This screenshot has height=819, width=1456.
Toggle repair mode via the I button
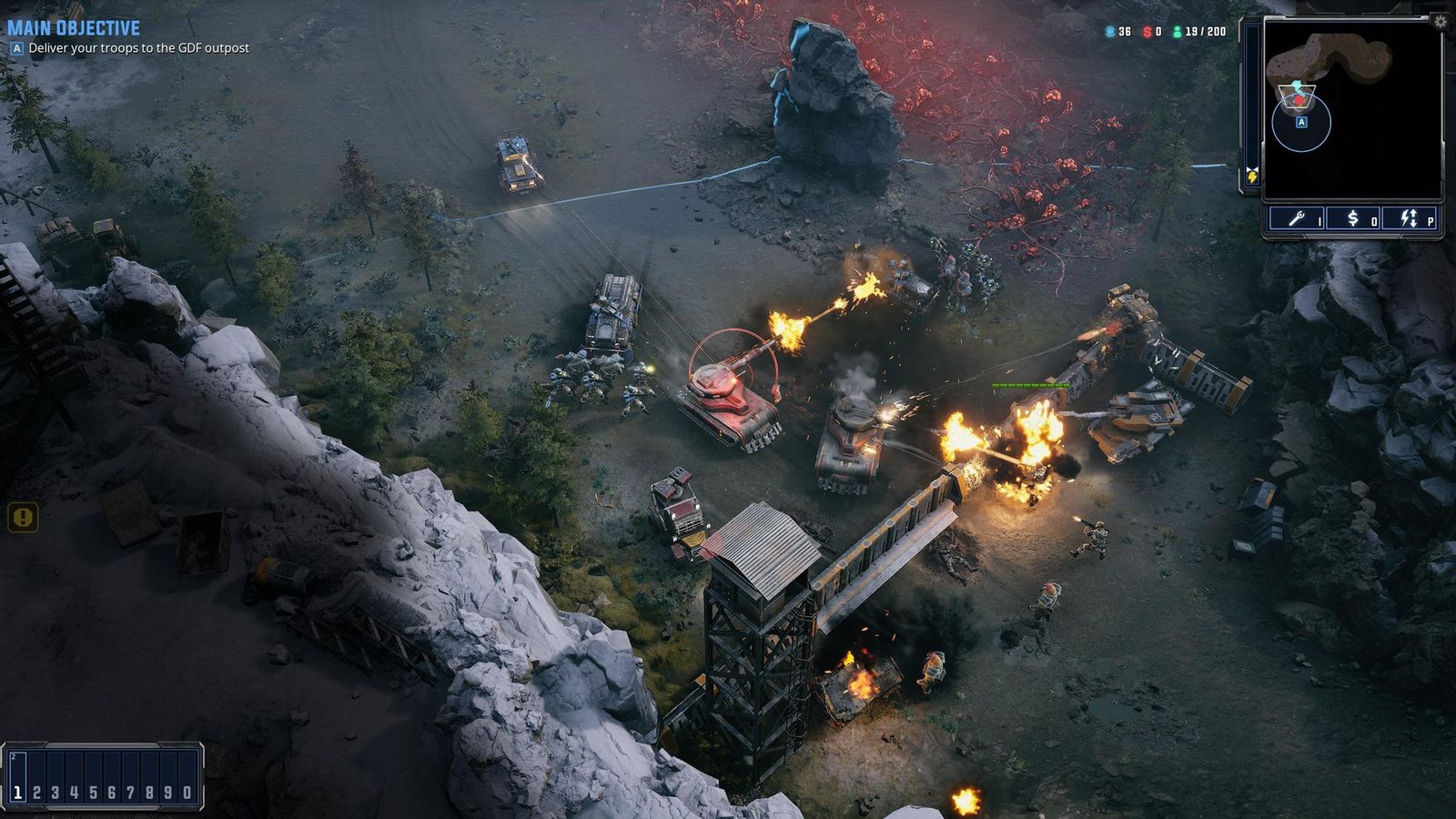point(1319,221)
